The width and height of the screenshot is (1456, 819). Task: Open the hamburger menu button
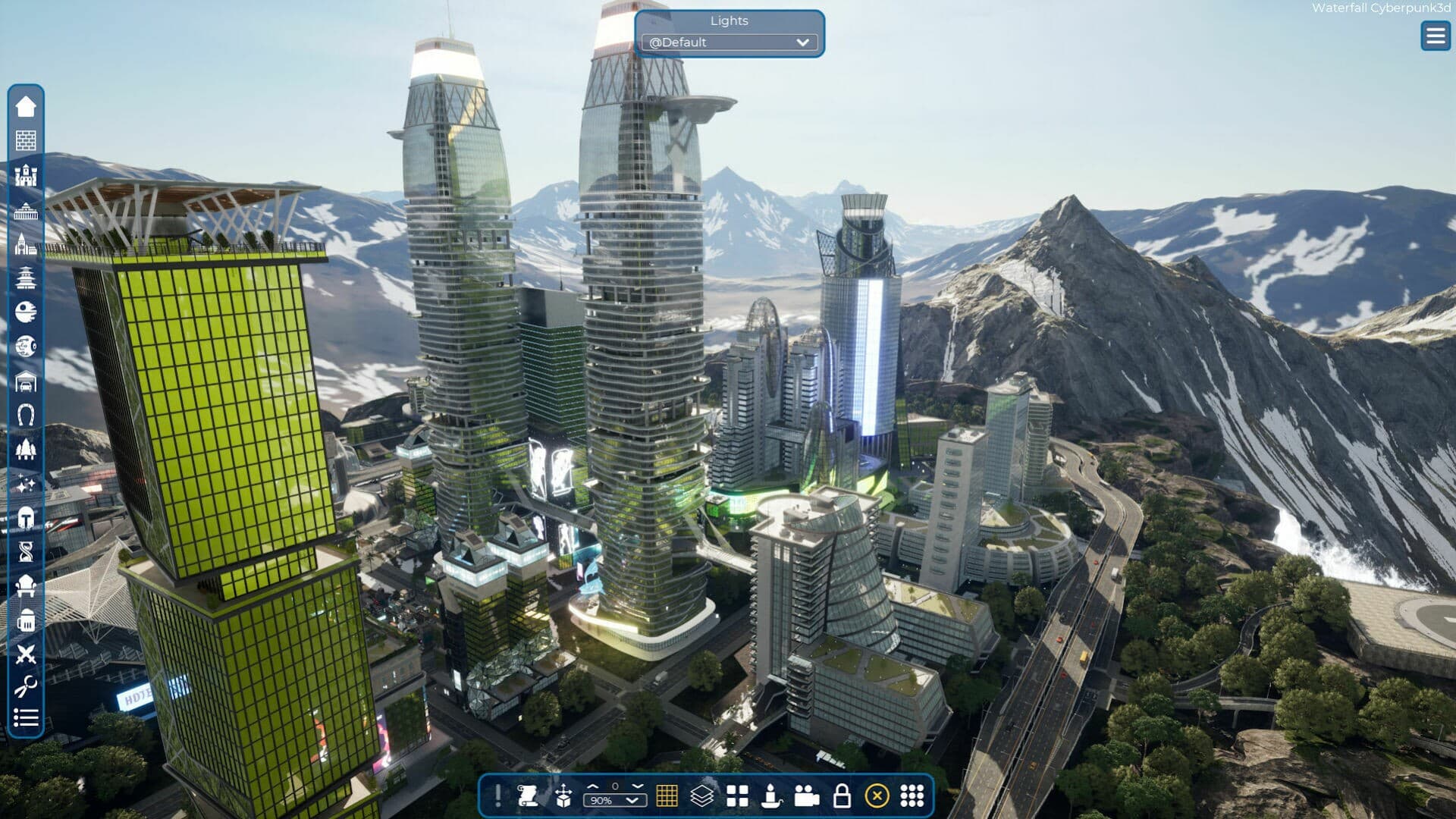pyautogui.click(x=1435, y=36)
